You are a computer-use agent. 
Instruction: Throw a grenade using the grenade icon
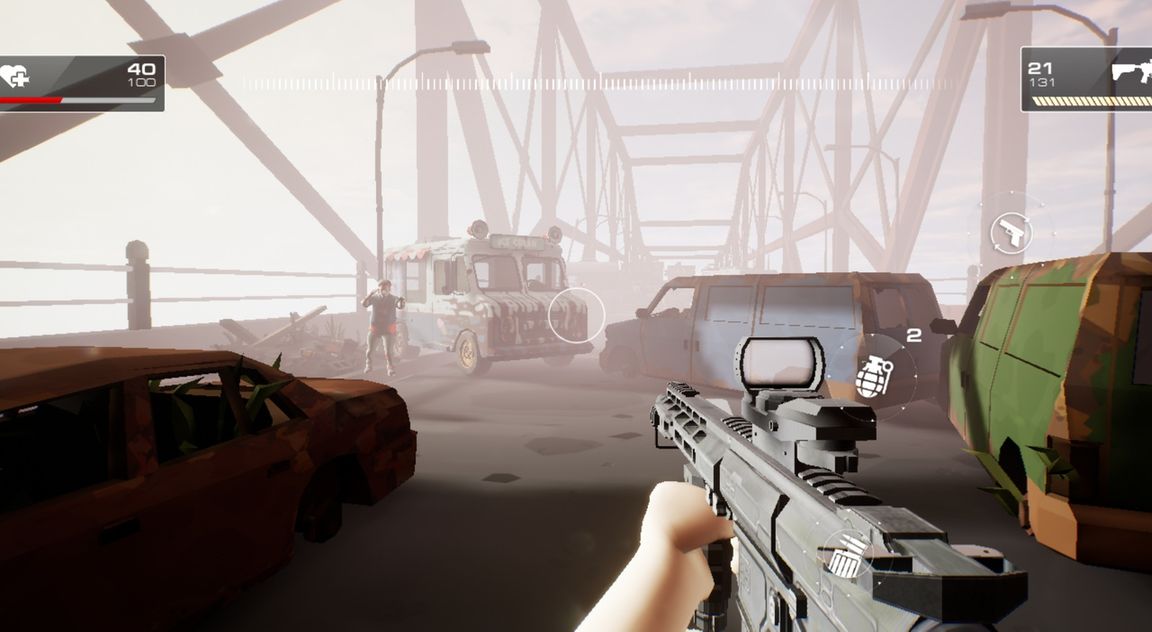click(x=873, y=377)
